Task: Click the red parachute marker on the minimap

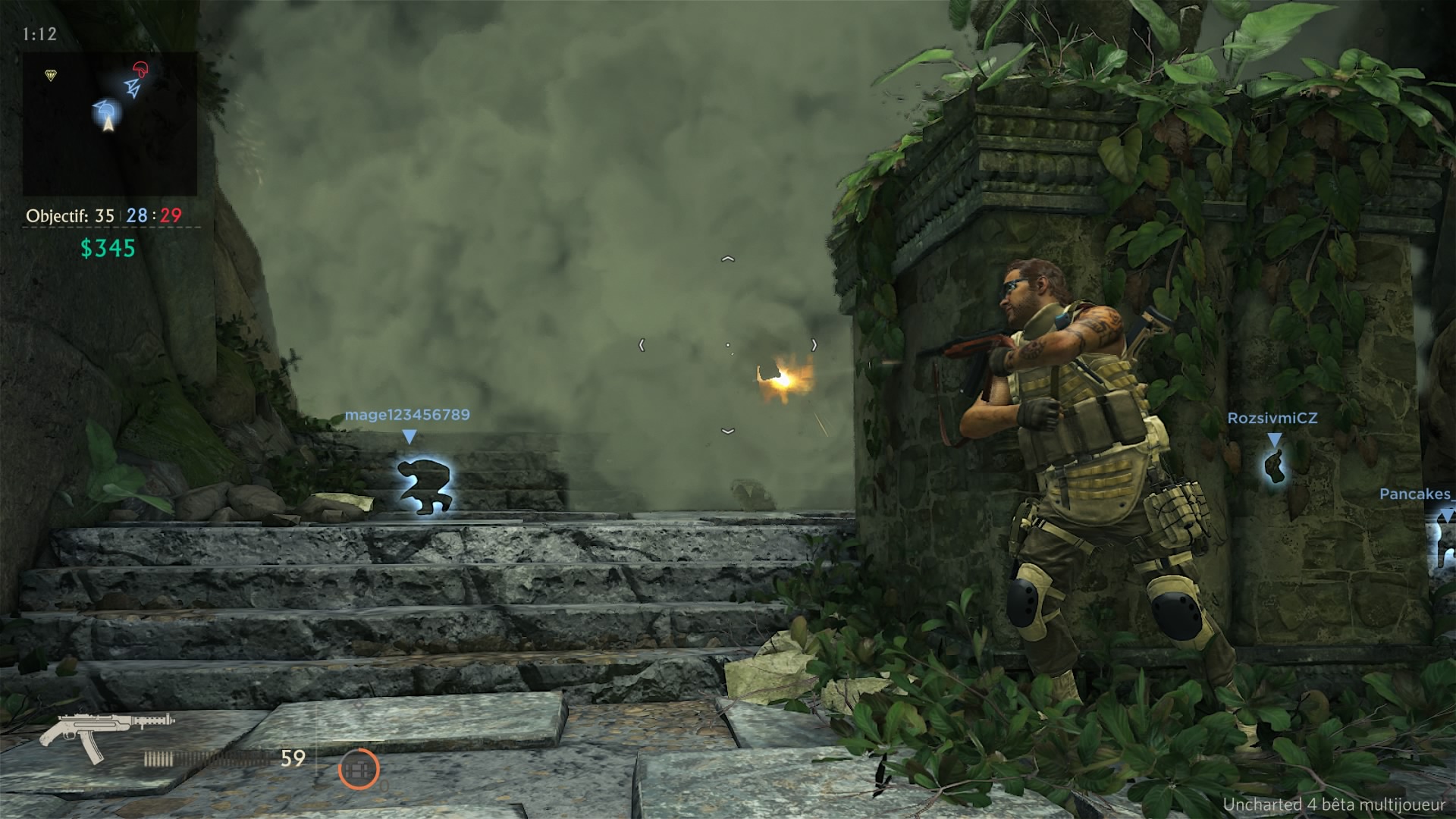Action: 141,71
